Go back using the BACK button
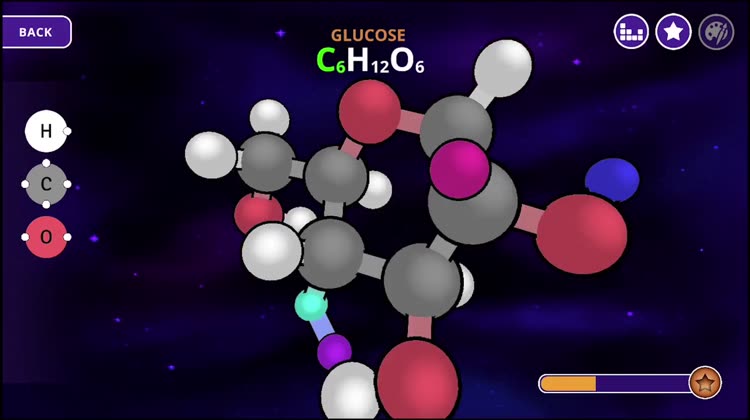This screenshot has width=750, height=420. (x=36, y=32)
